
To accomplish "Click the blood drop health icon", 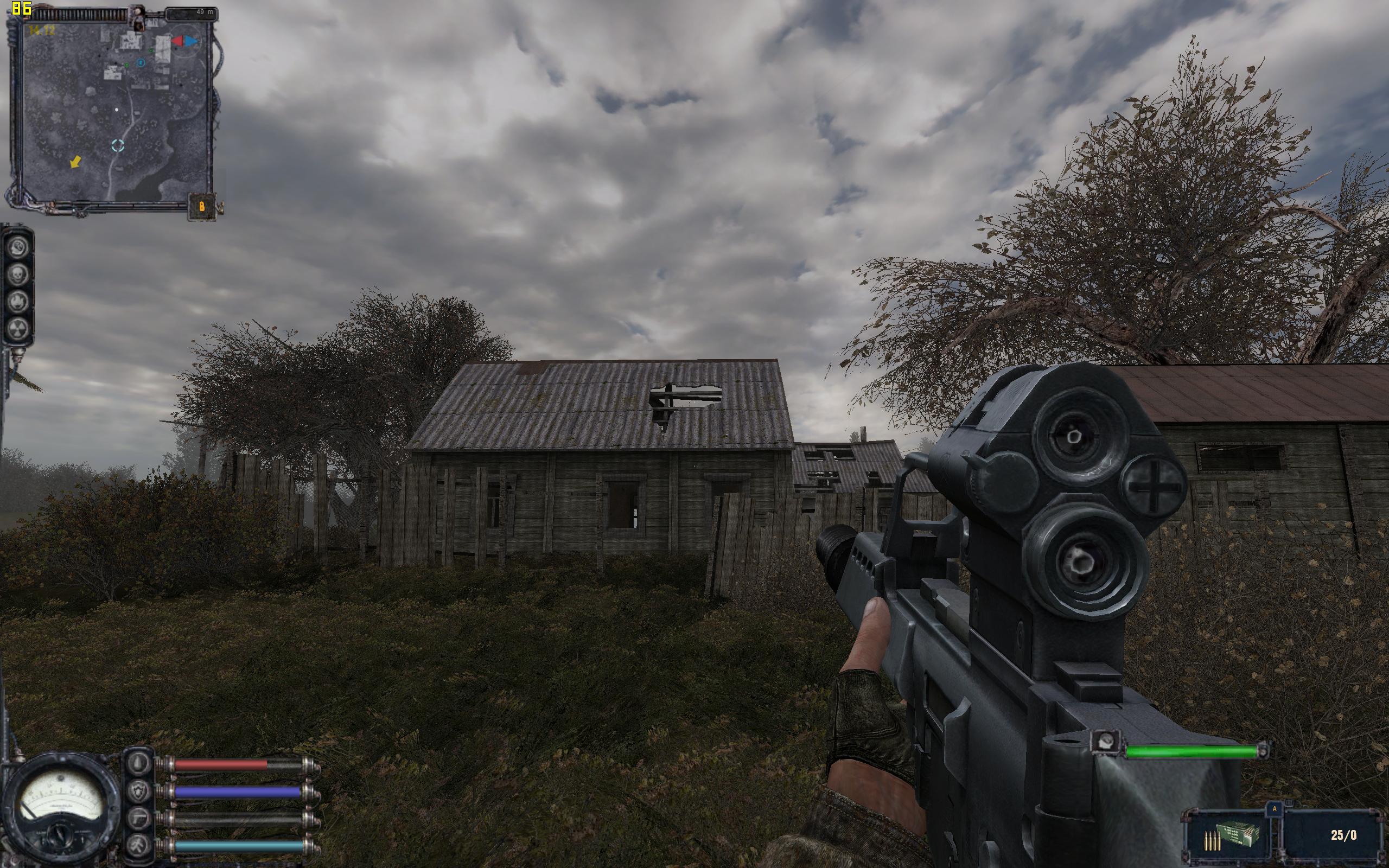I will [139, 764].
